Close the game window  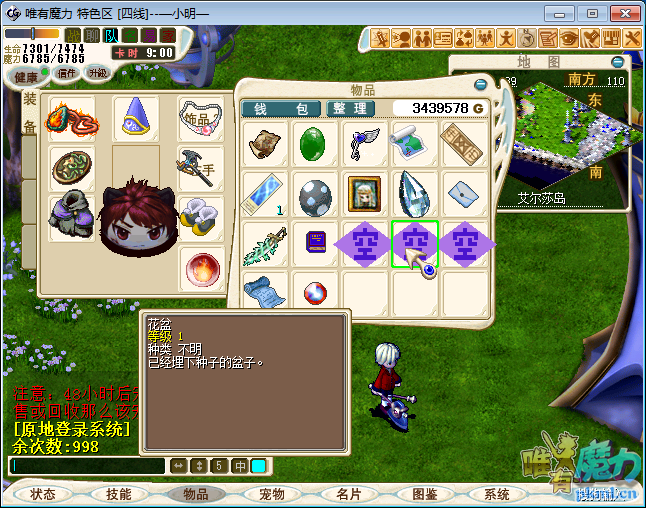624,14
